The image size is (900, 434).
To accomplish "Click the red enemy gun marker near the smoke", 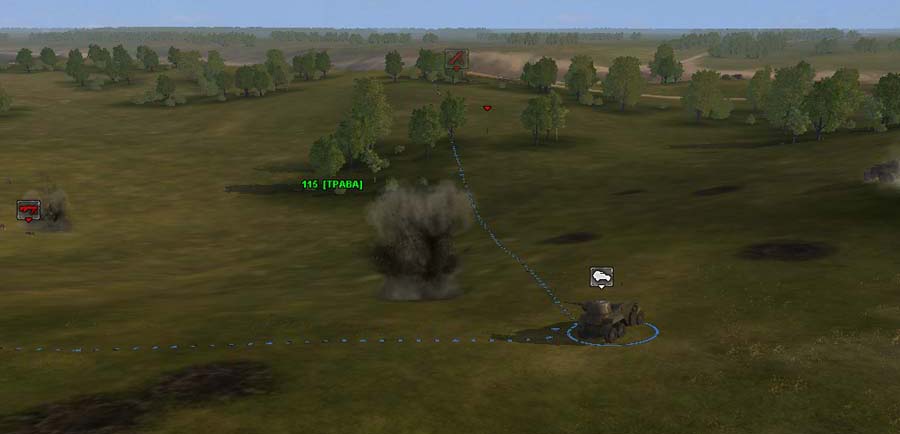I will 28,210.
